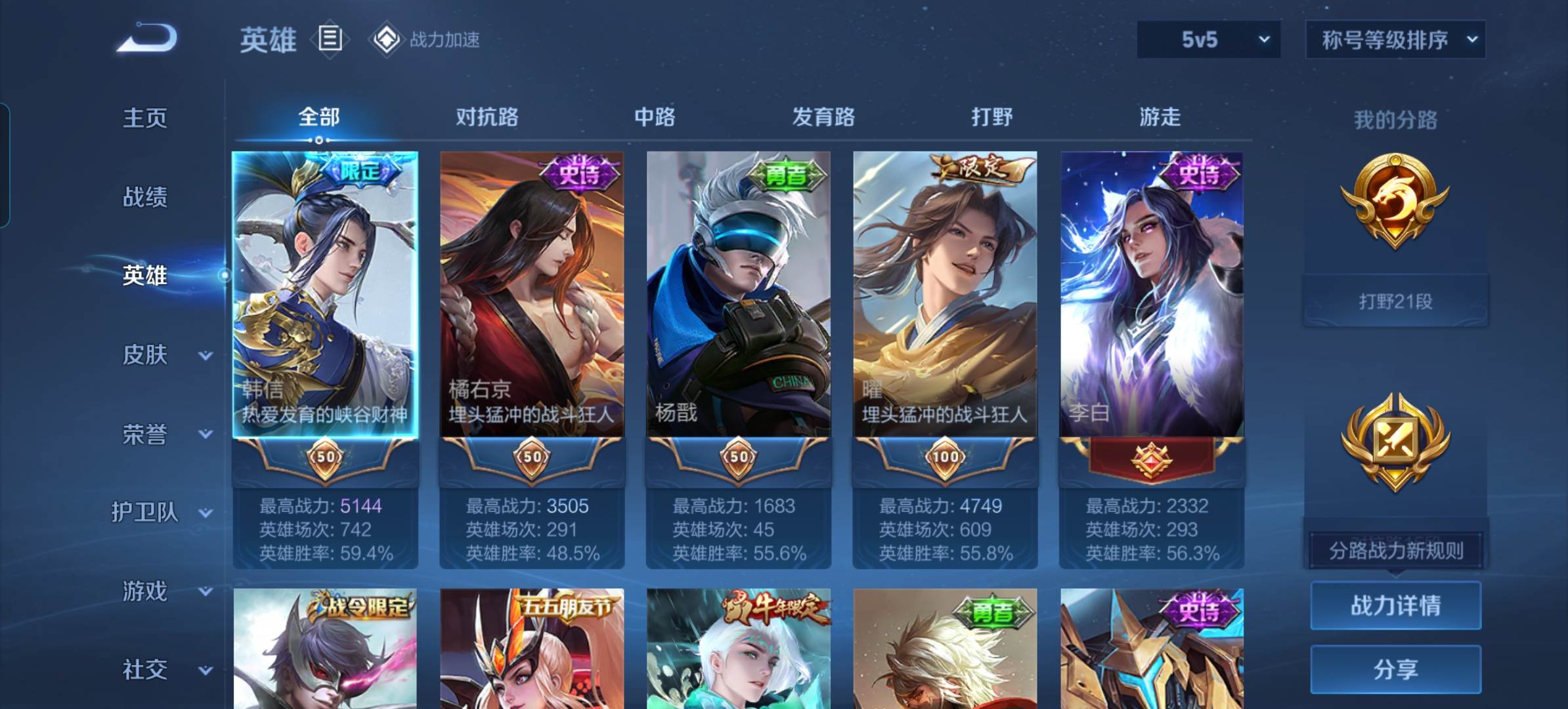Open the hero list document icon
This screenshot has width=1568, height=709.
point(330,39)
